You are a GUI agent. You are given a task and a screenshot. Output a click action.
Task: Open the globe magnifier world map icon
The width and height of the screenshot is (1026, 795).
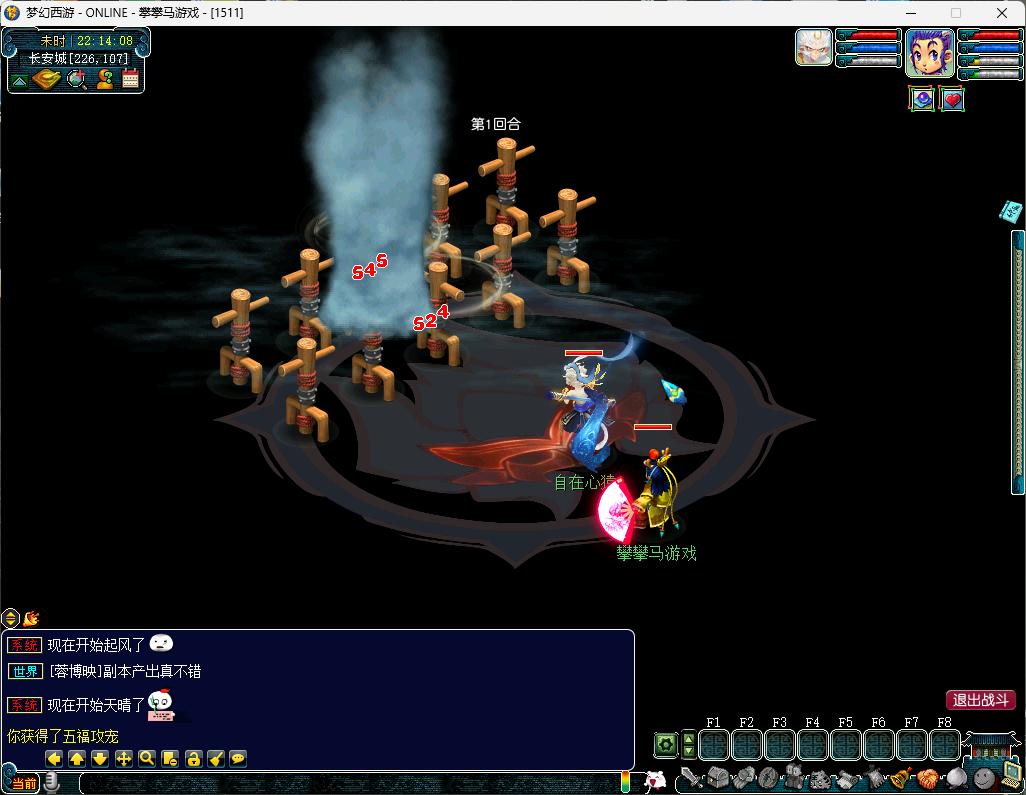pos(76,79)
